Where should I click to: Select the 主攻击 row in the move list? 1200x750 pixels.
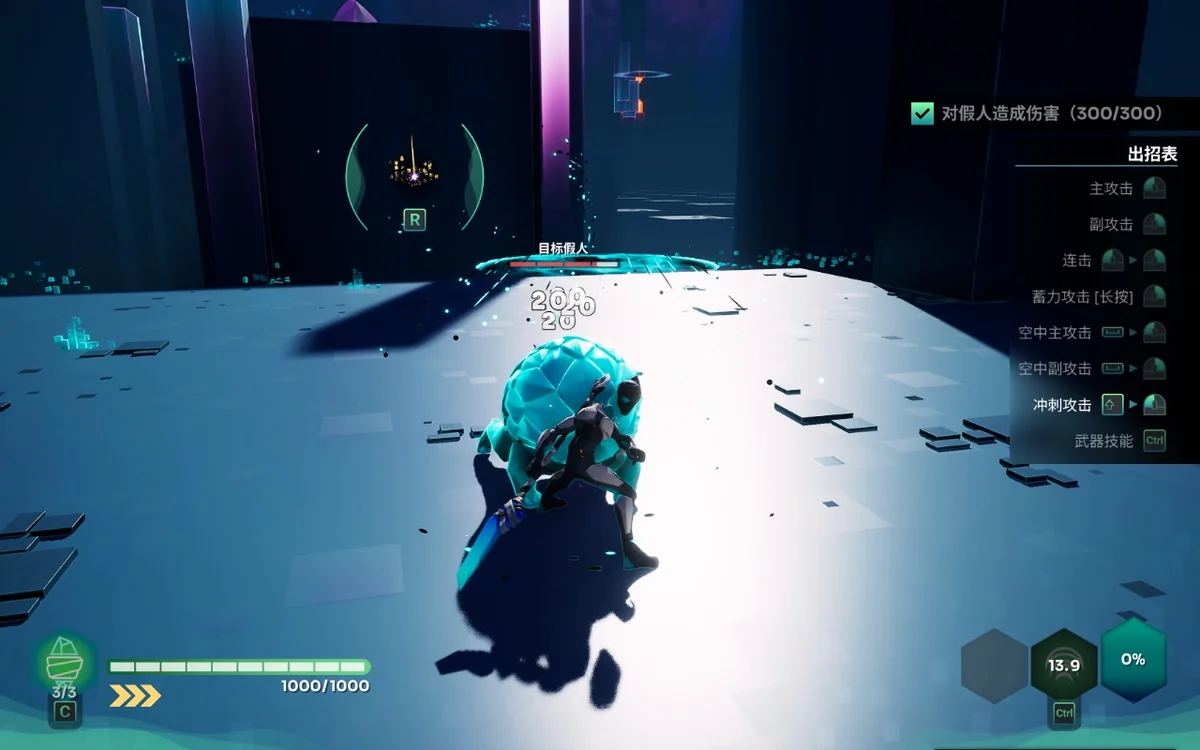pyautogui.click(x=1126, y=188)
